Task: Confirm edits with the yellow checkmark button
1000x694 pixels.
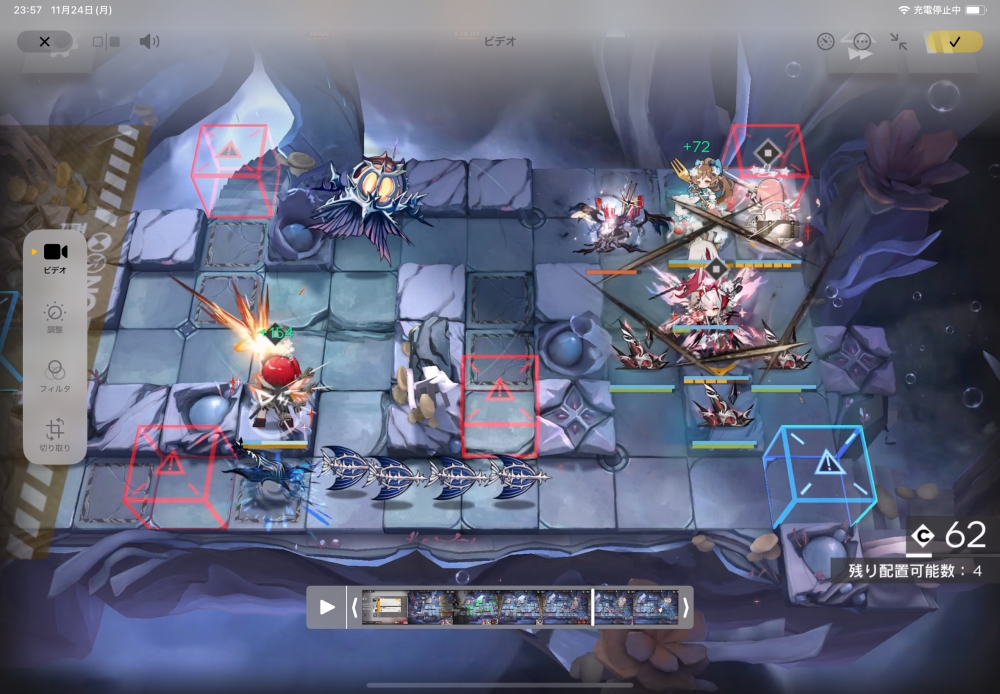Action: pos(953,41)
